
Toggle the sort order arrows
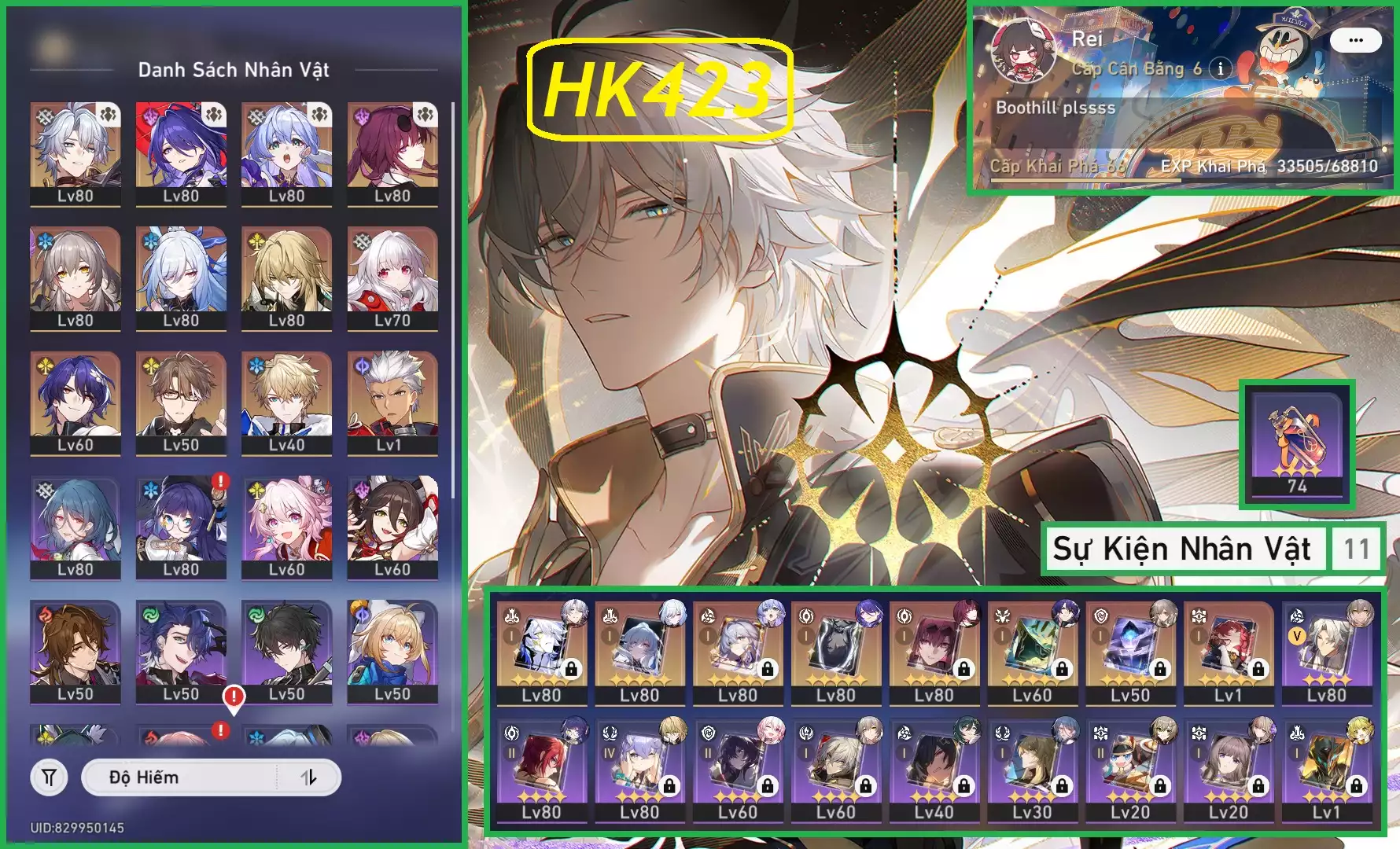point(309,777)
